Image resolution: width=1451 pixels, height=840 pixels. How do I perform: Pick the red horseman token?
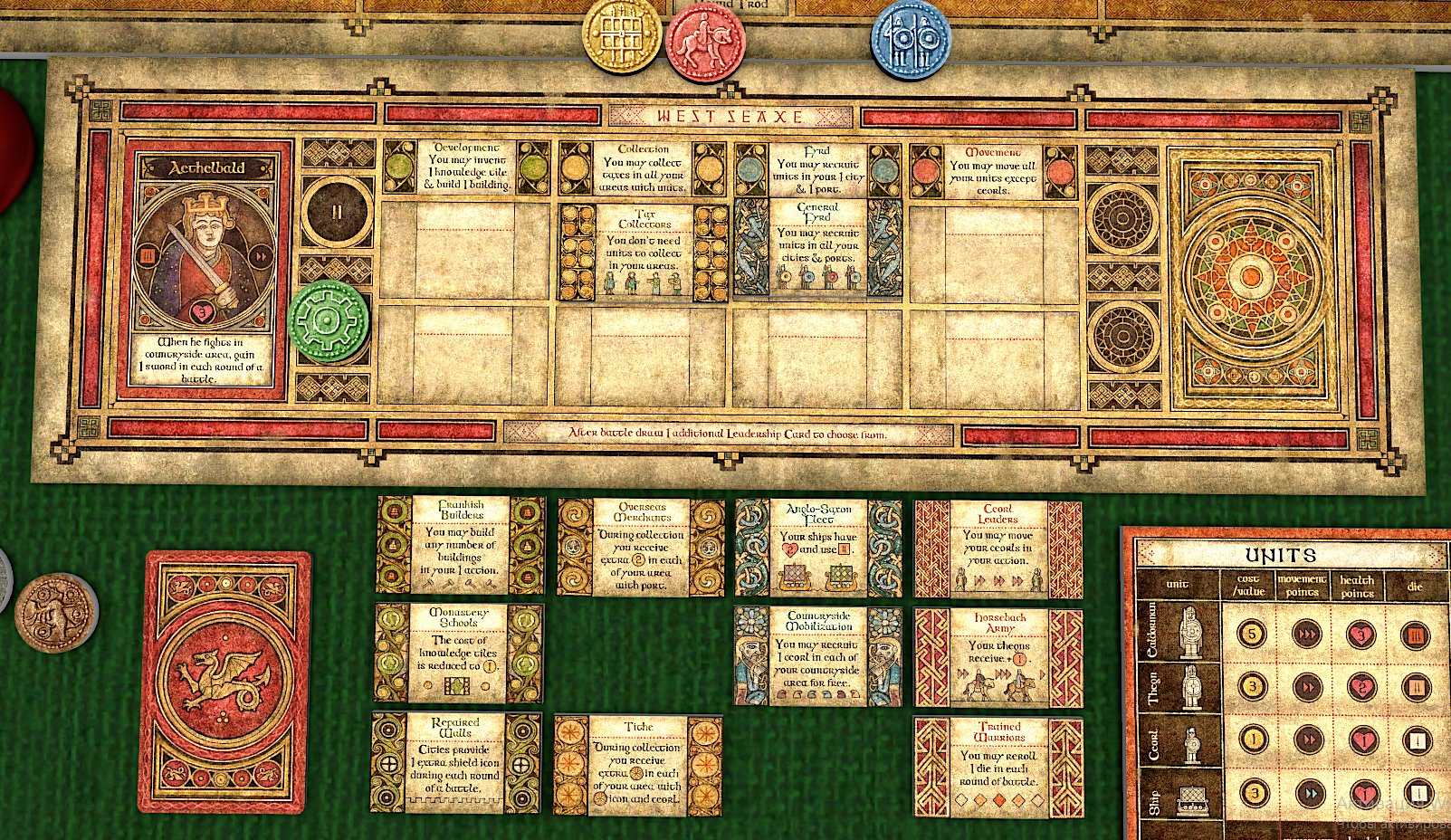(x=705, y=43)
